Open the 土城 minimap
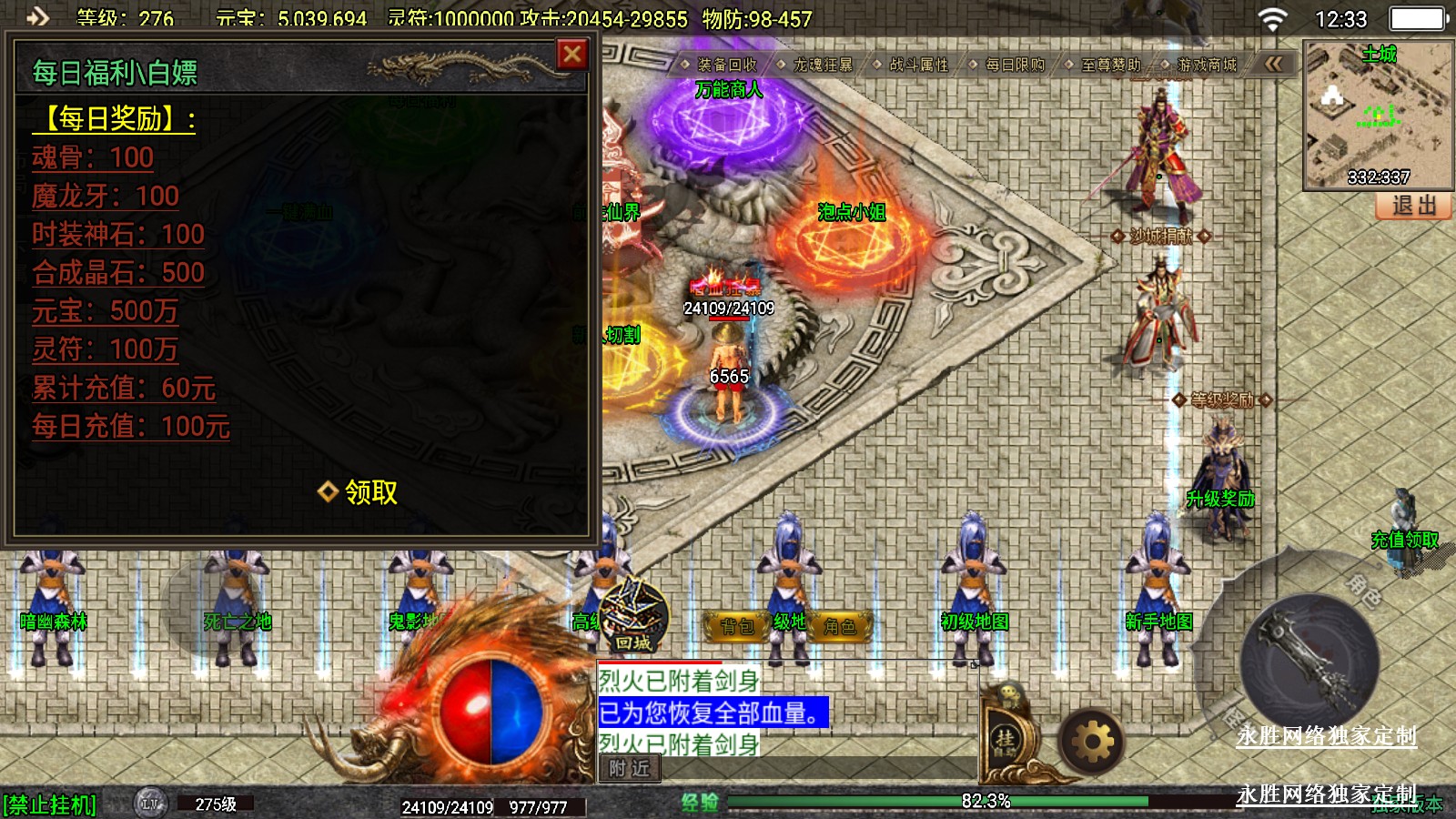 pyautogui.click(x=1378, y=114)
